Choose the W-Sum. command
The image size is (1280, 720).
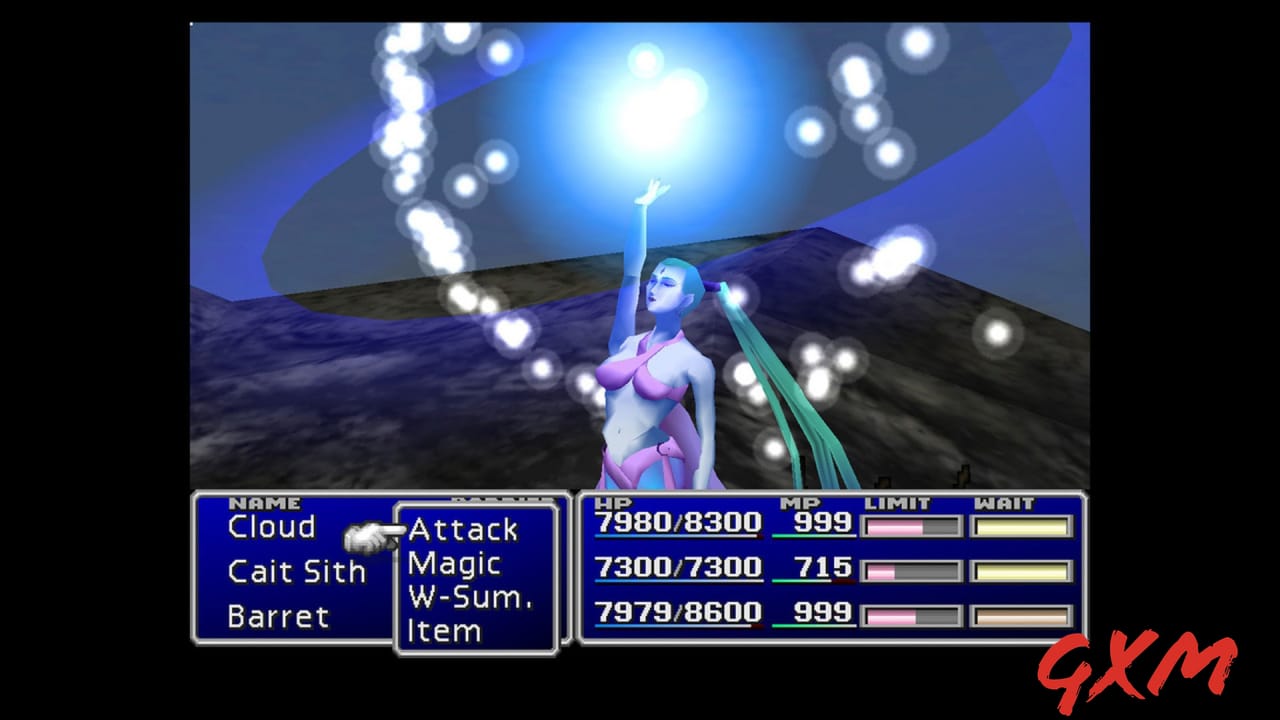point(470,597)
